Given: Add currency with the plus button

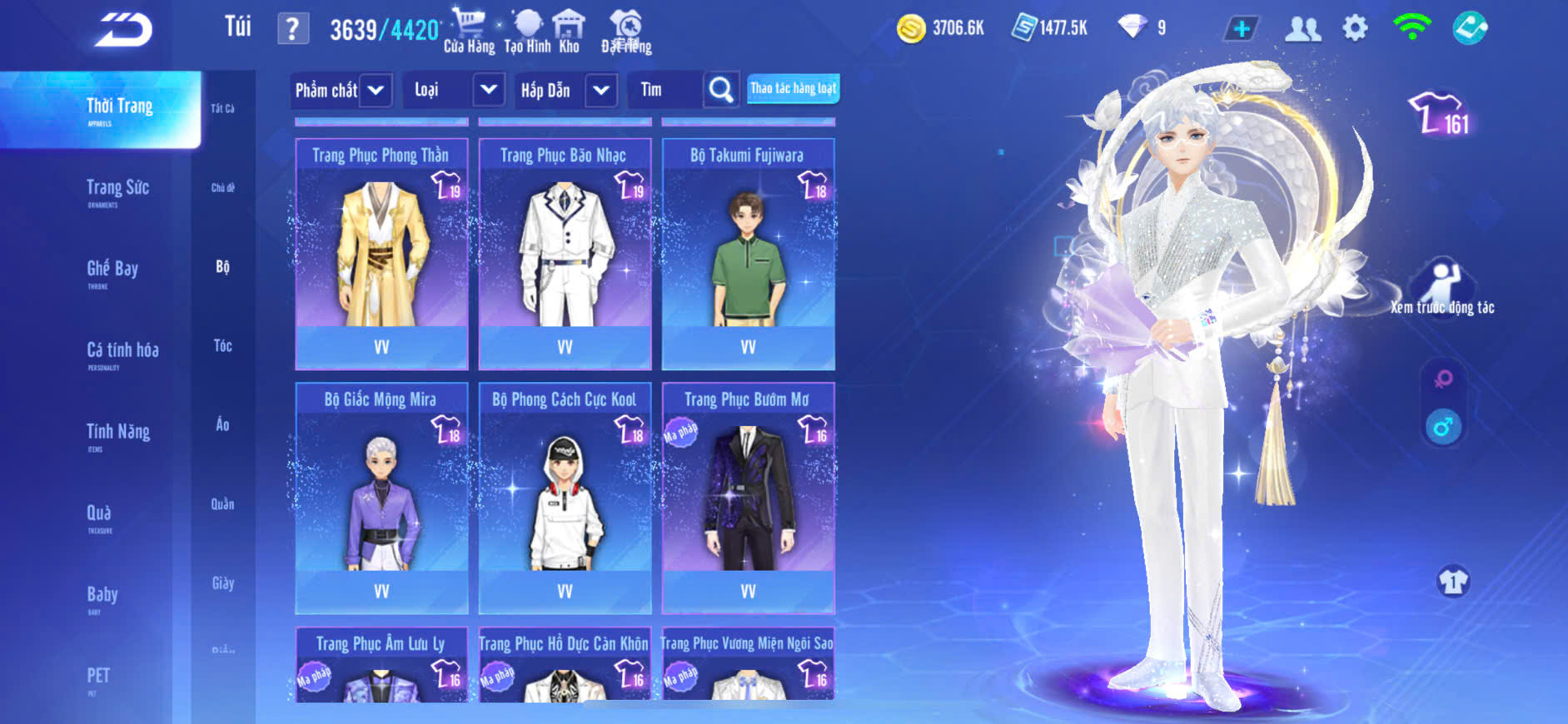Looking at the screenshot, I should pos(1241,29).
